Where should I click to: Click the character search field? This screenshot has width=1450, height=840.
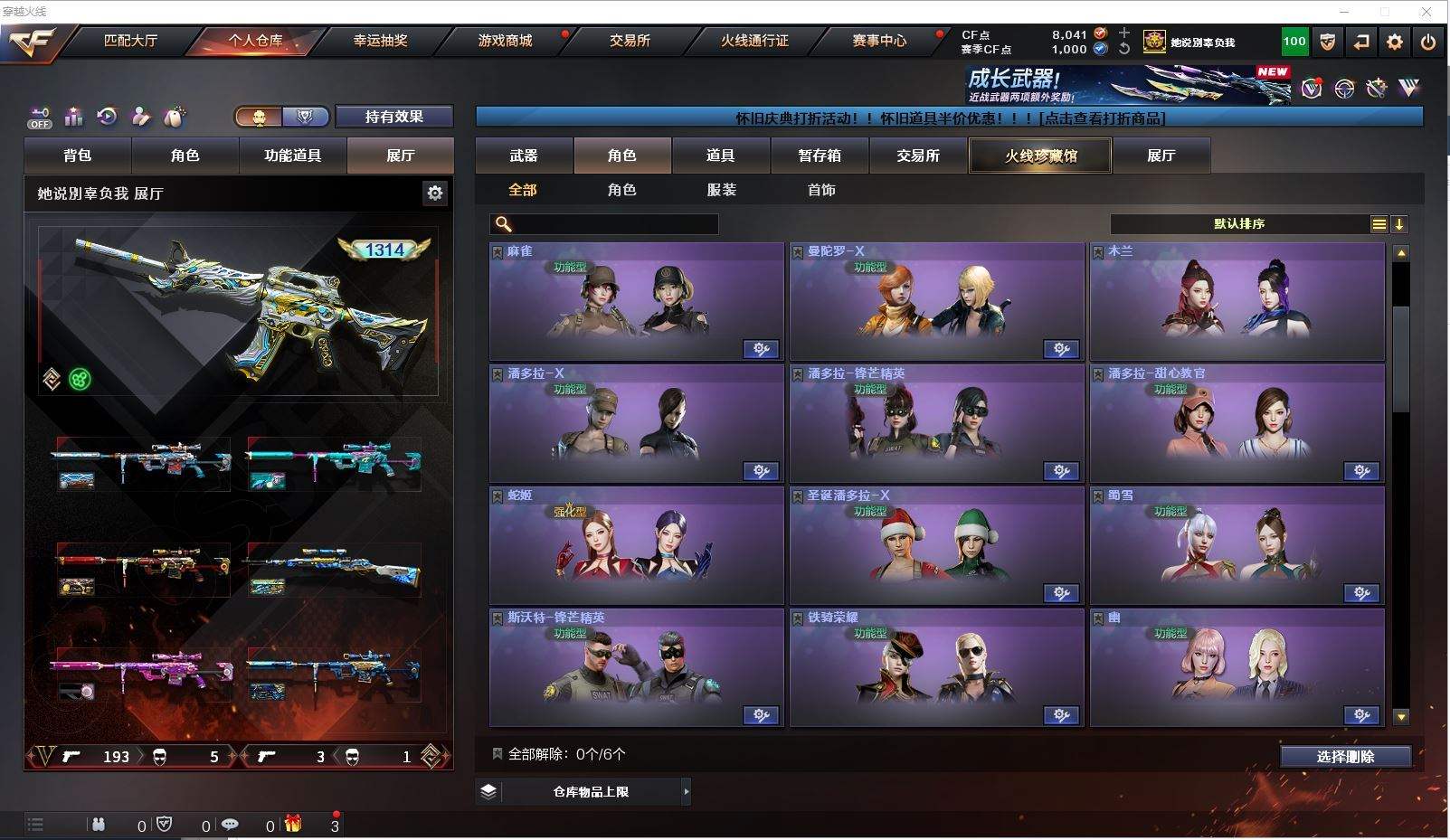tap(604, 224)
